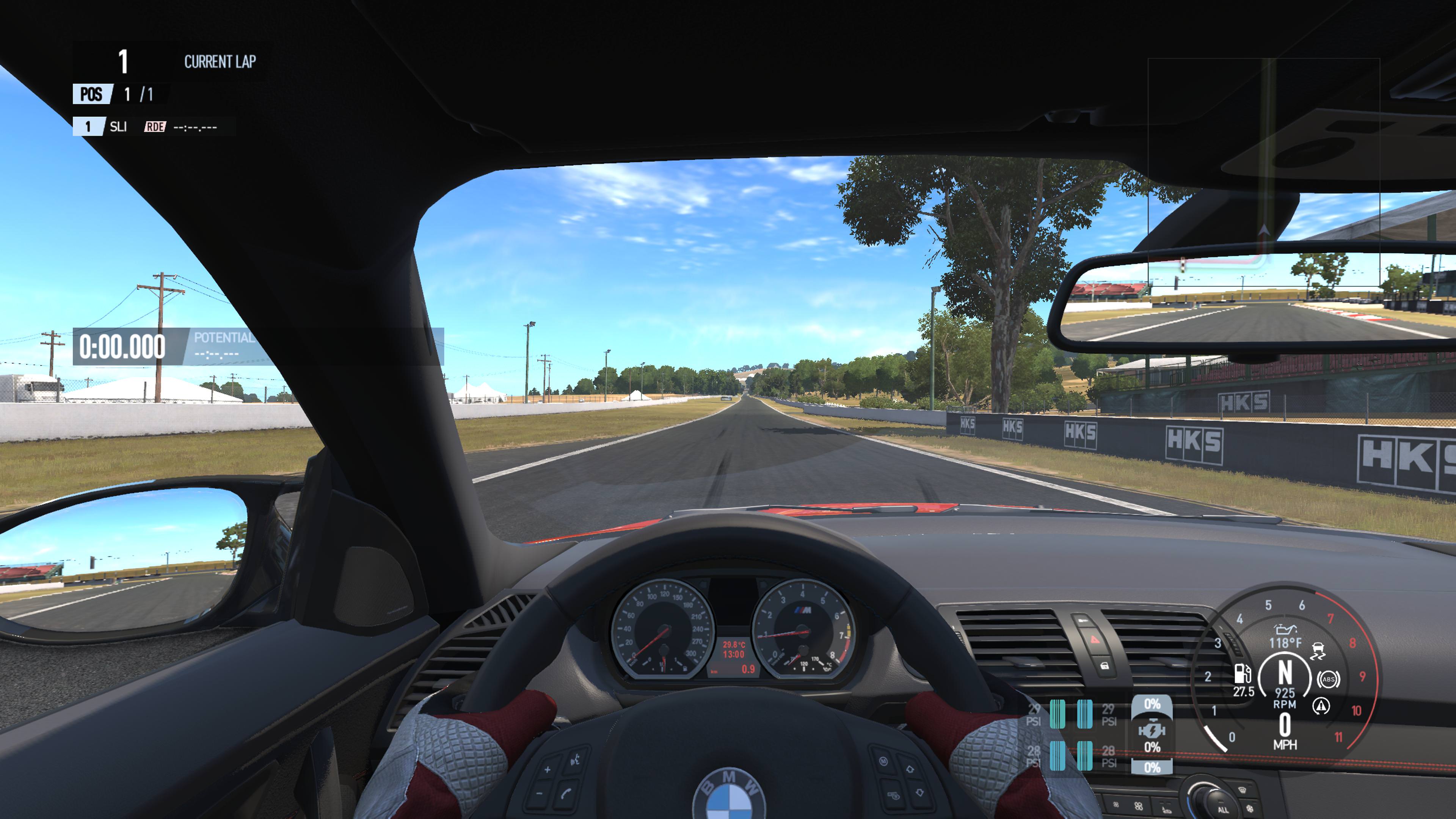The width and height of the screenshot is (1456, 819).
Task: Click the traction control warning-triangle icon
Action: (1321, 706)
